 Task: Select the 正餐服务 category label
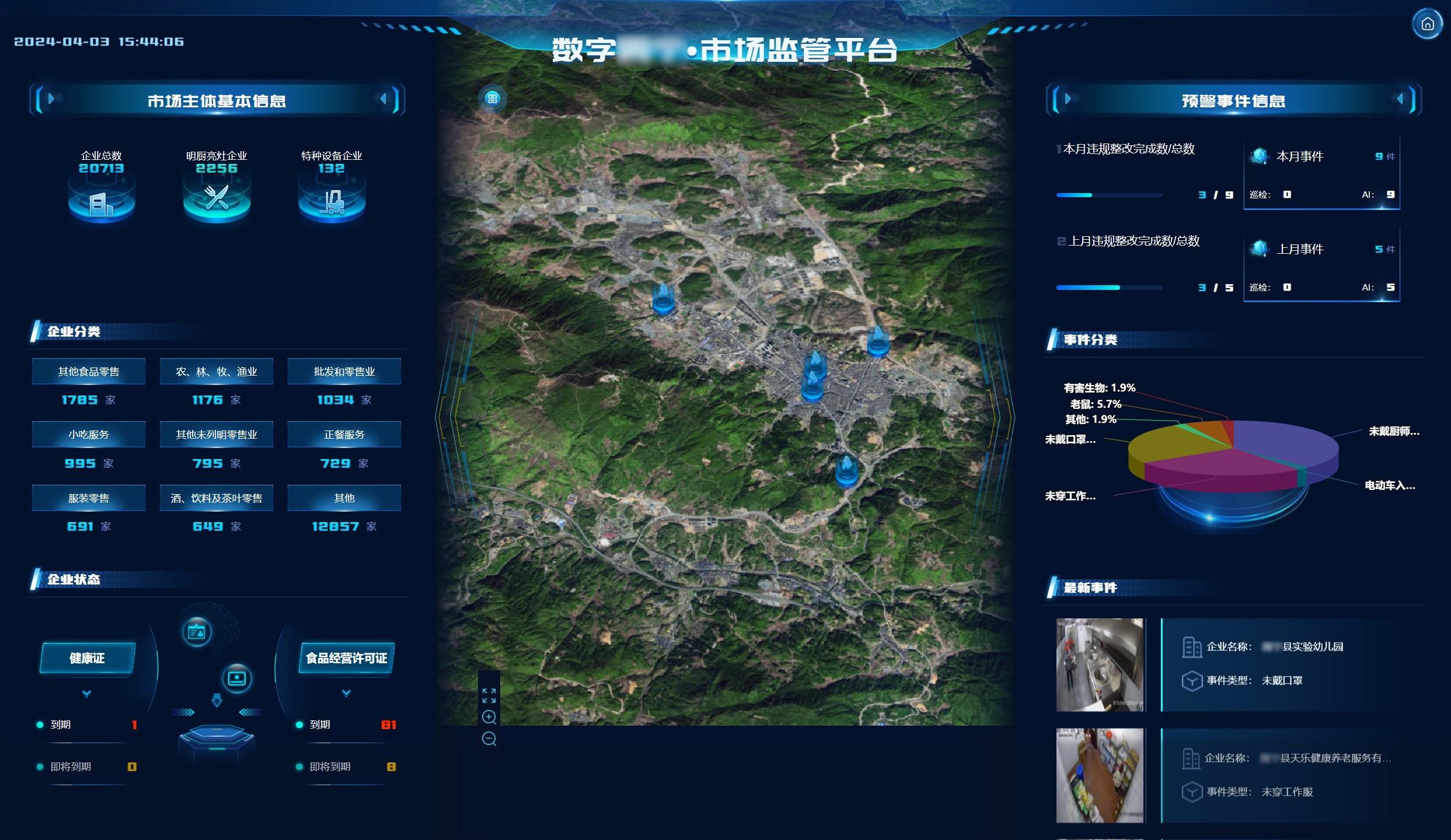click(343, 434)
